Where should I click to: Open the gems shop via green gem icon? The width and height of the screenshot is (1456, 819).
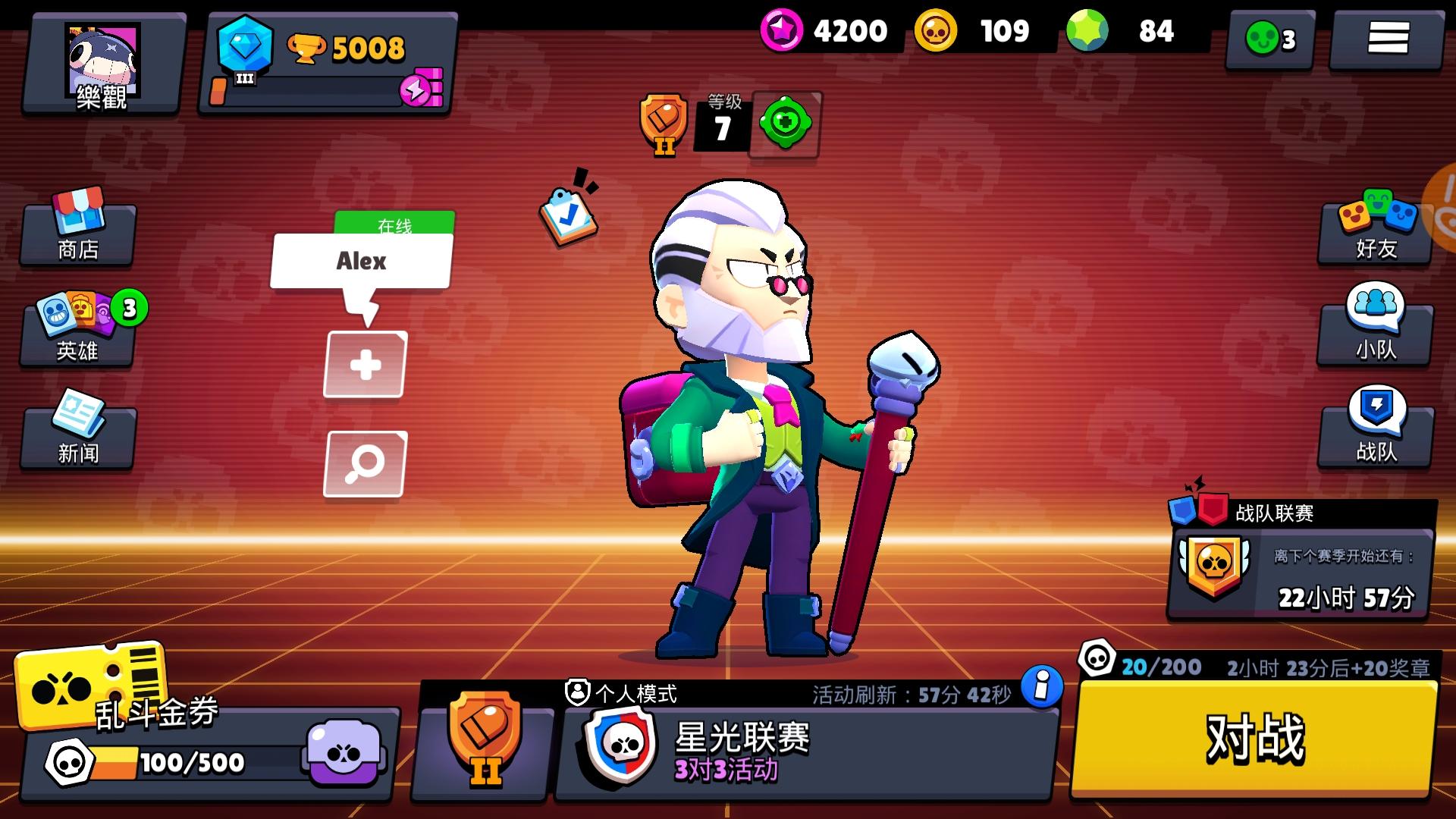click(1090, 32)
